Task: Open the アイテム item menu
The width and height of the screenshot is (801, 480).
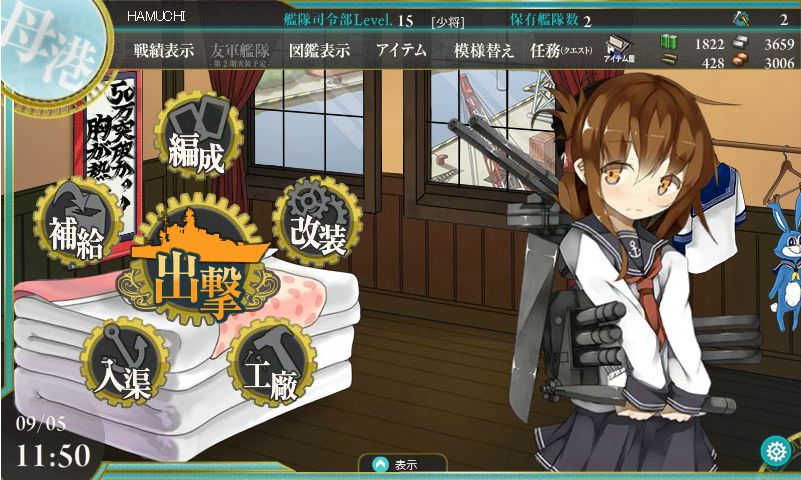Action: [401, 51]
